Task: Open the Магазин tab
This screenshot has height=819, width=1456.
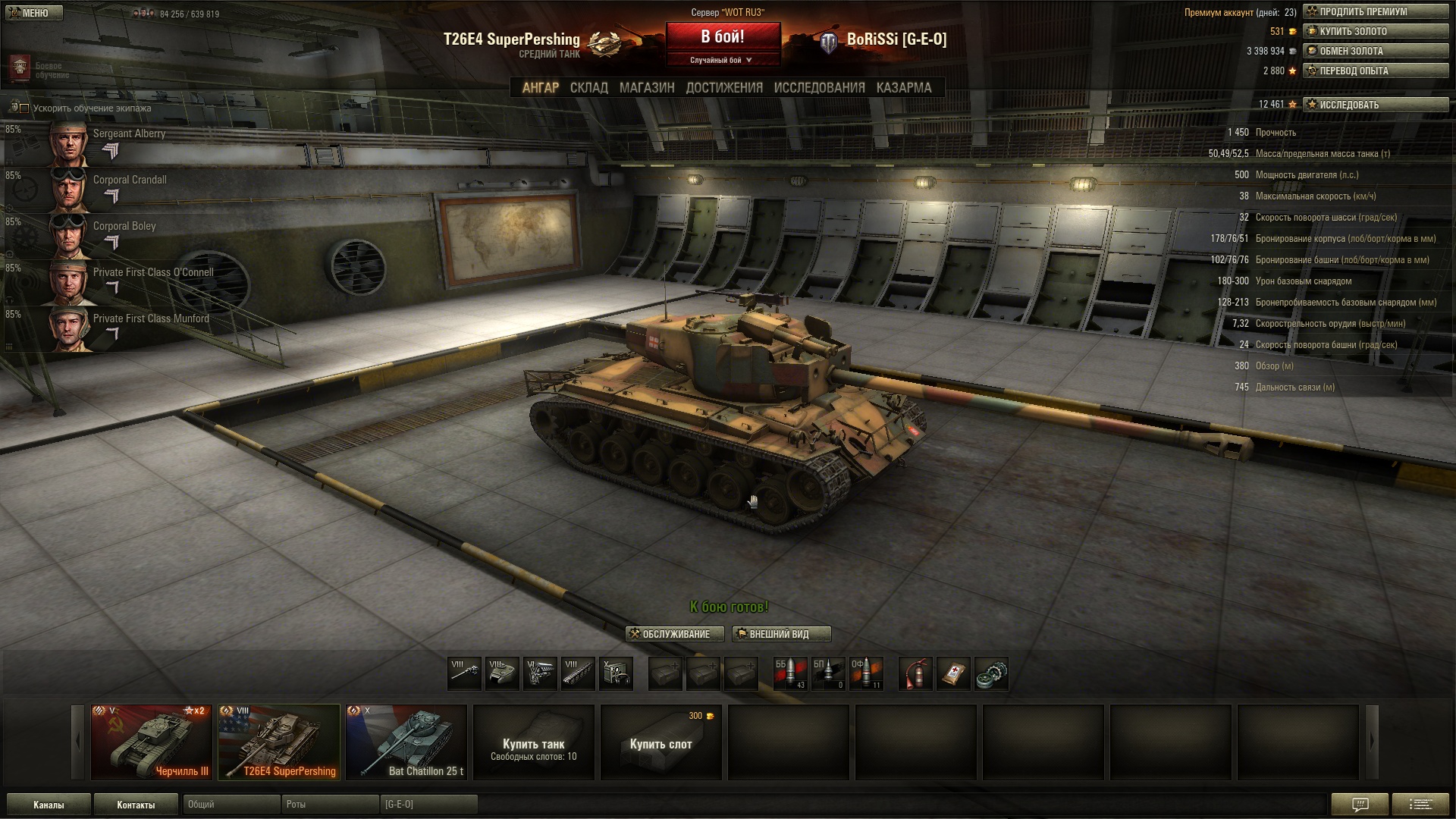Action: click(x=646, y=88)
